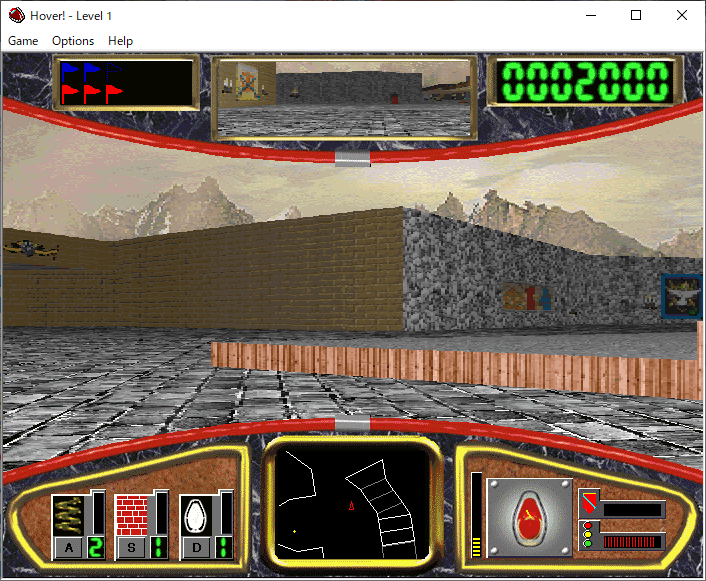Screen dimensions: 706x581
Task: Close the Hover! window
Action: pyautogui.click(x=682, y=15)
